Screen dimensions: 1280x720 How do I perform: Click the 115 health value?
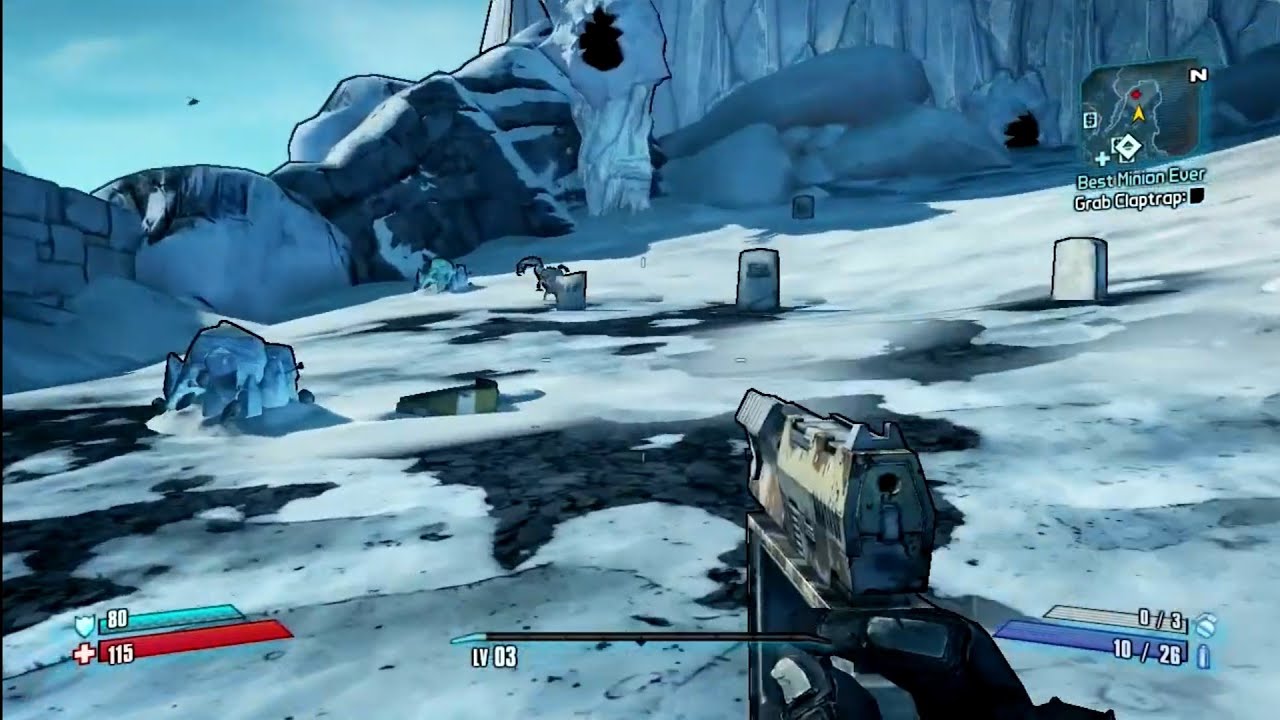click(122, 654)
